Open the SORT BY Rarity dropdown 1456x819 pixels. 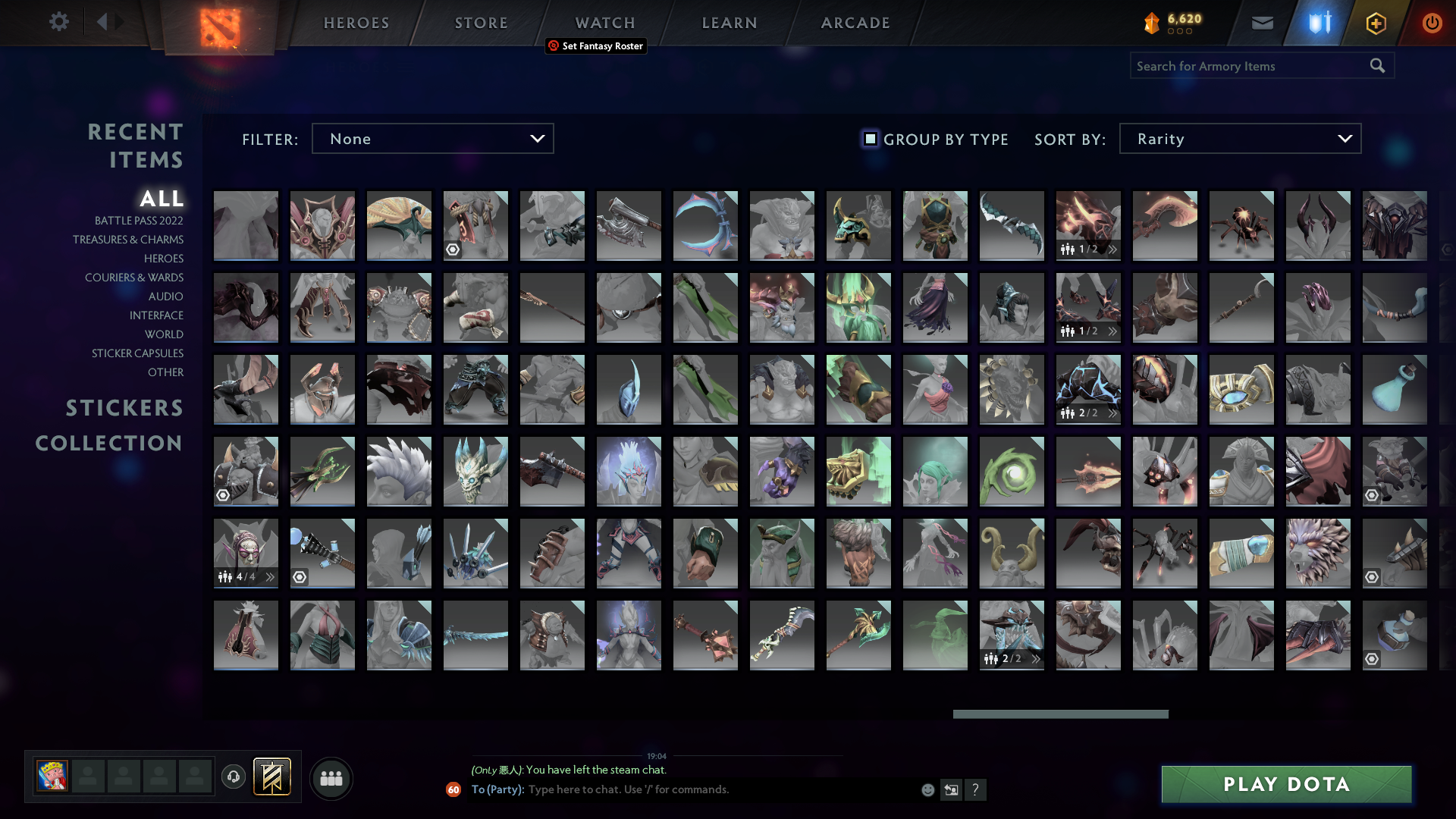point(1239,138)
